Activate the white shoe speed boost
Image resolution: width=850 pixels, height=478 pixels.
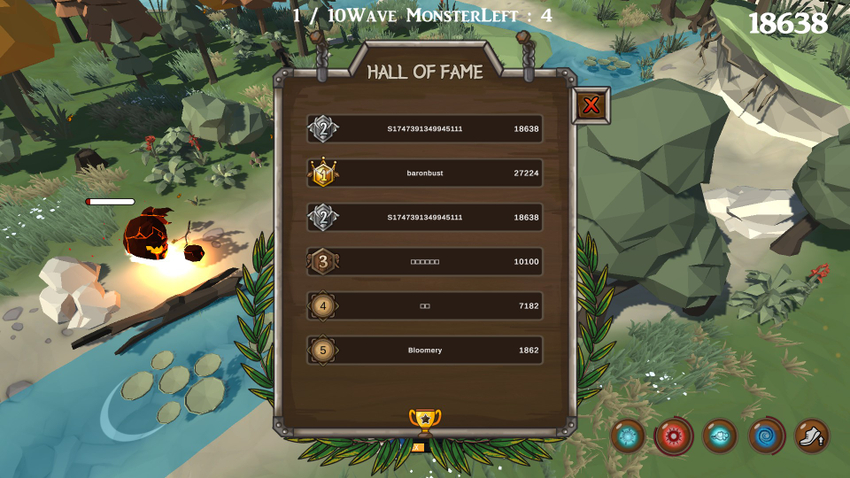[811, 436]
